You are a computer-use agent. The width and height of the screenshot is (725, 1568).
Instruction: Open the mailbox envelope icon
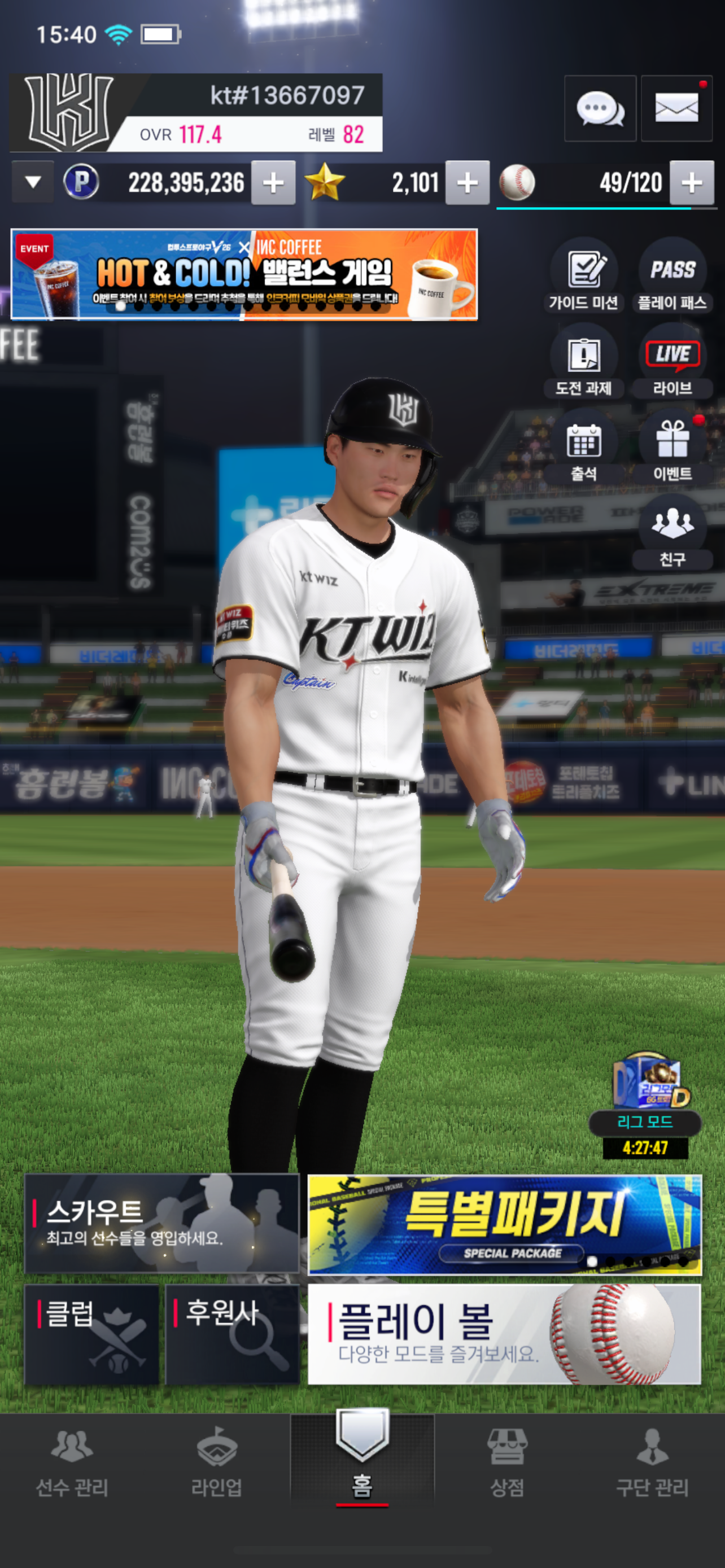click(x=676, y=109)
